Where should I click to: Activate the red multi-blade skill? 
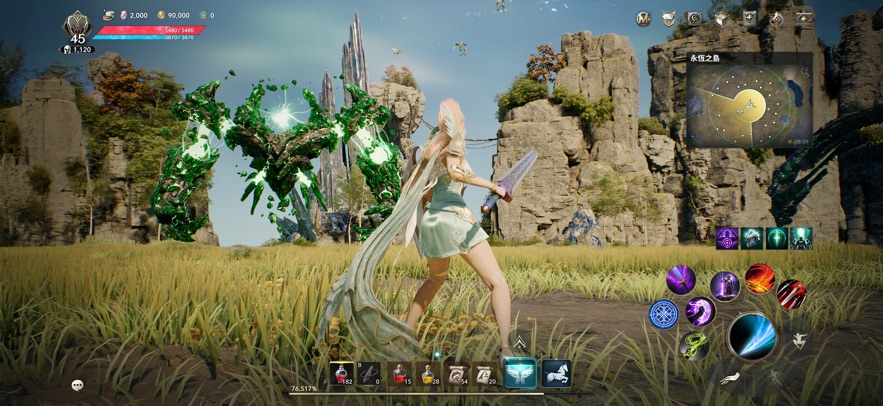tap(791, 293)
